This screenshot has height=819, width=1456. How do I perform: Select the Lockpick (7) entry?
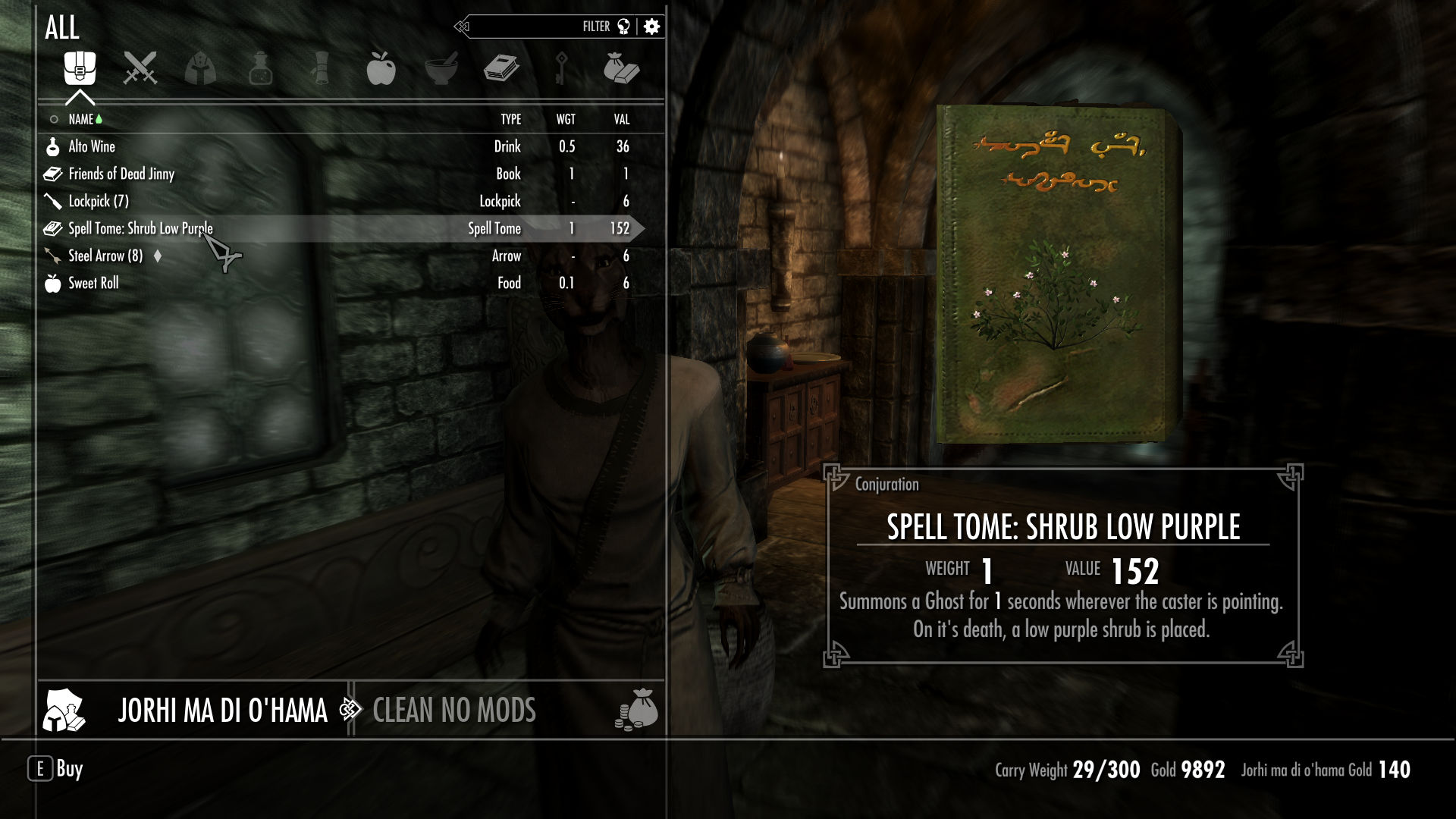pyautogui.click(x=99, y=202)
